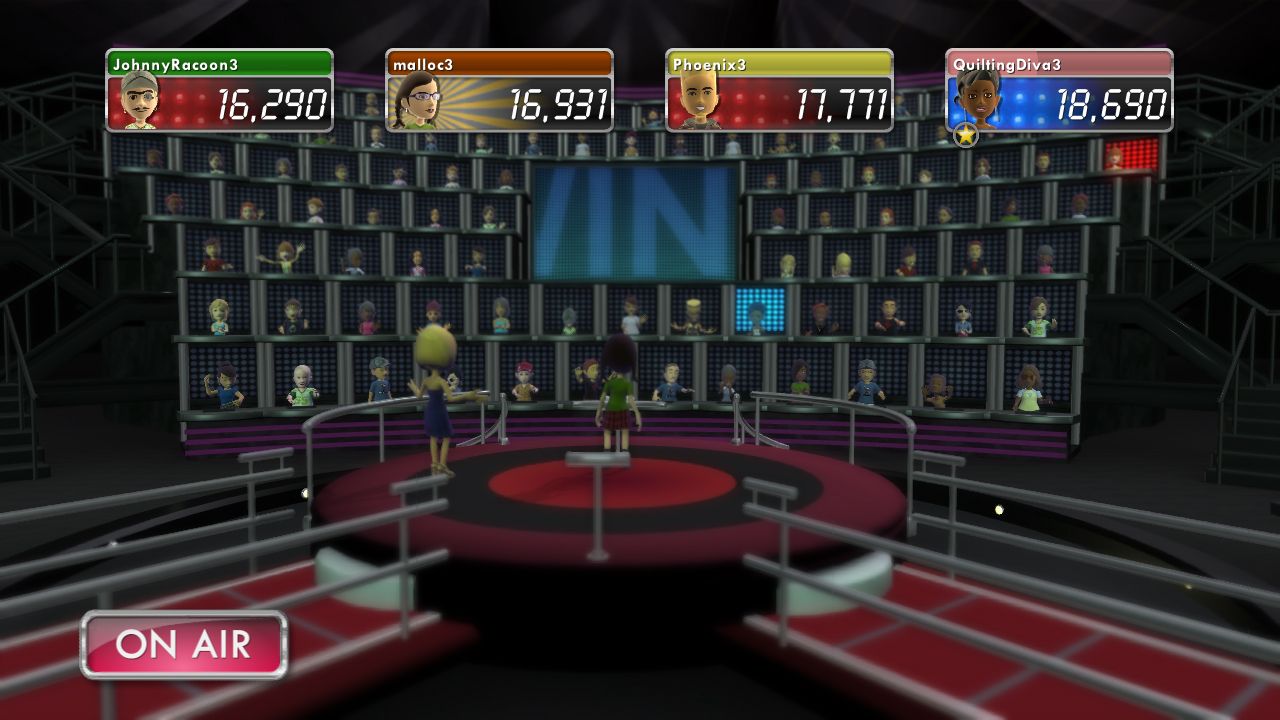Select the malloc3 player panel
Screen dimensions: 1280x720
pos(499,91)
